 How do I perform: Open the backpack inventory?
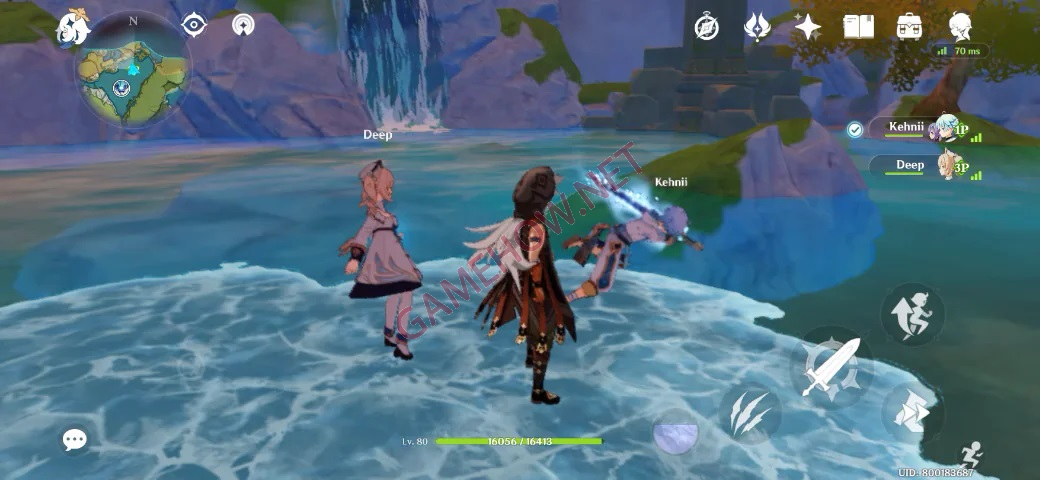pyautogui.click(x=909, y=27)
